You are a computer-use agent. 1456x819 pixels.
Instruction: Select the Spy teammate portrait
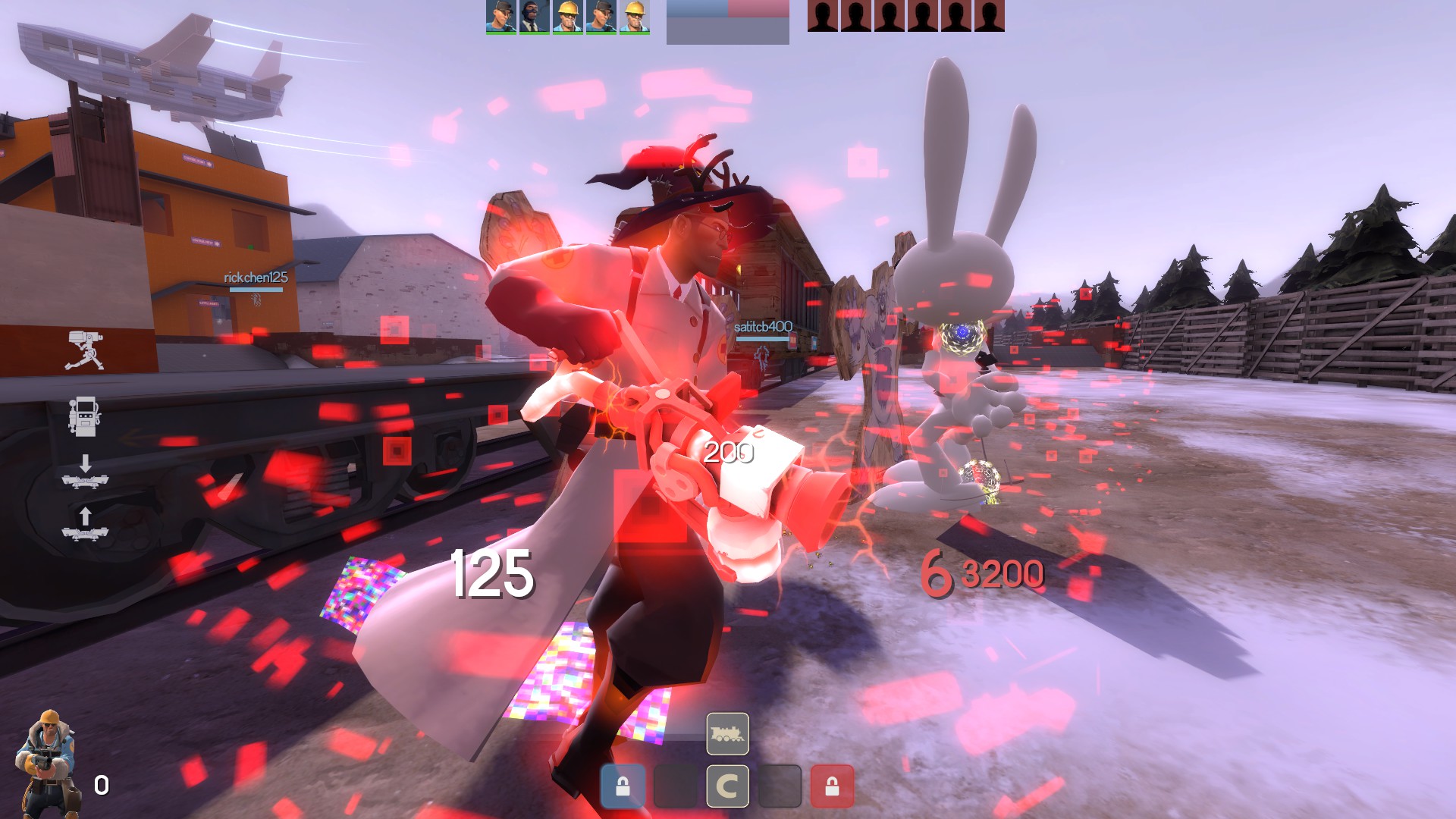tap(534, 17)
